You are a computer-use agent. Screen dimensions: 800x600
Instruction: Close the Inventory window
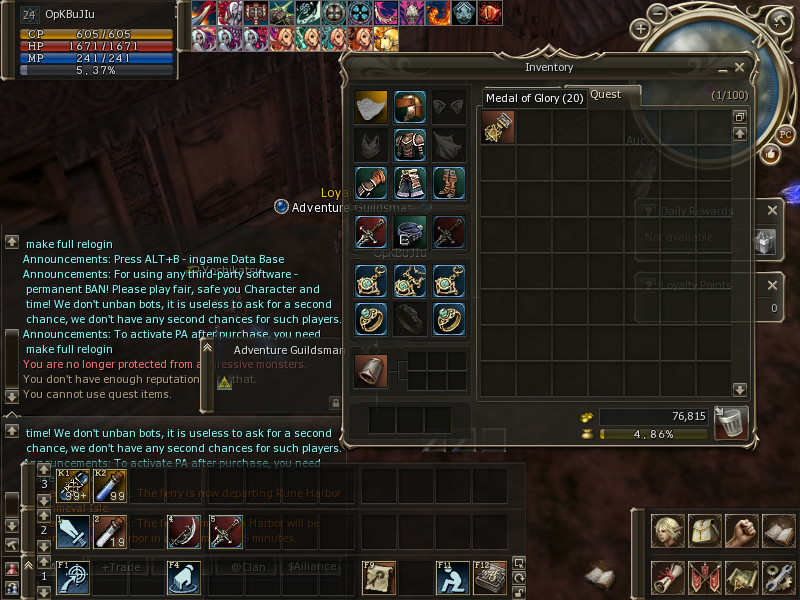tap(739, 68)
